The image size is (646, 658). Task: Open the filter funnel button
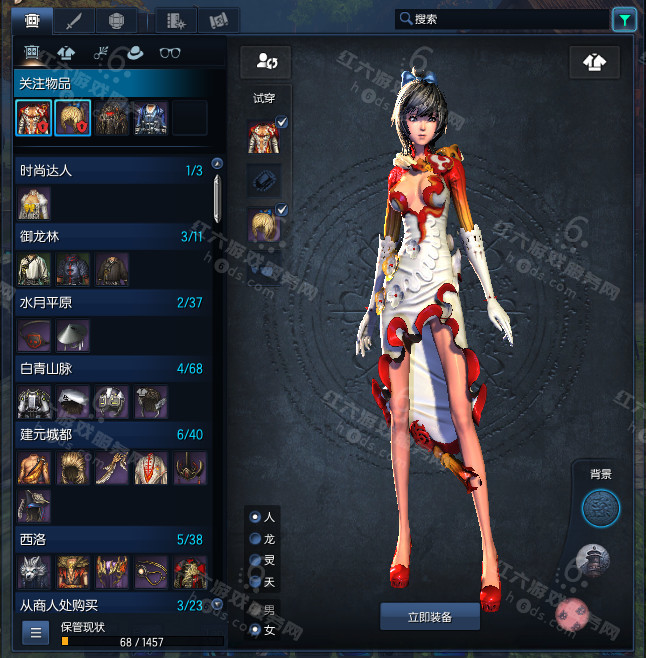[x=623, y=18]
